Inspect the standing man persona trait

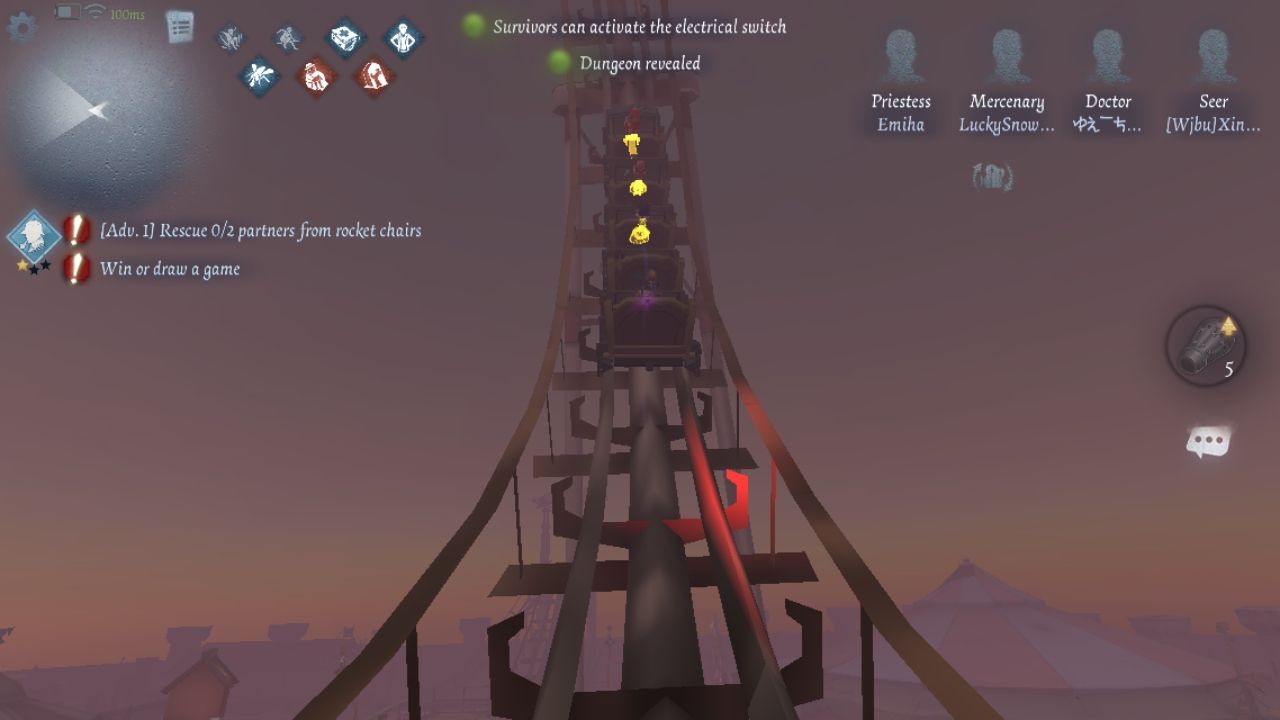click(x=403, y=38)
